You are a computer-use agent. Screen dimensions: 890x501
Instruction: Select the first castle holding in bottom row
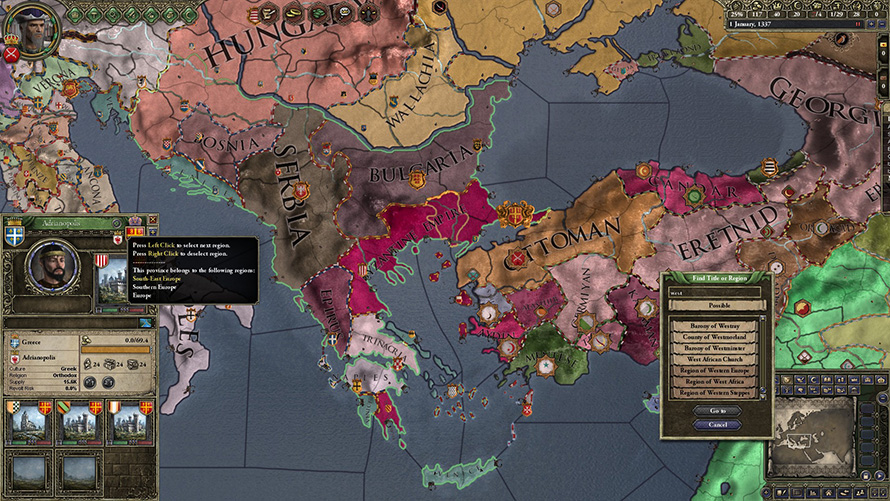point(26,424)
